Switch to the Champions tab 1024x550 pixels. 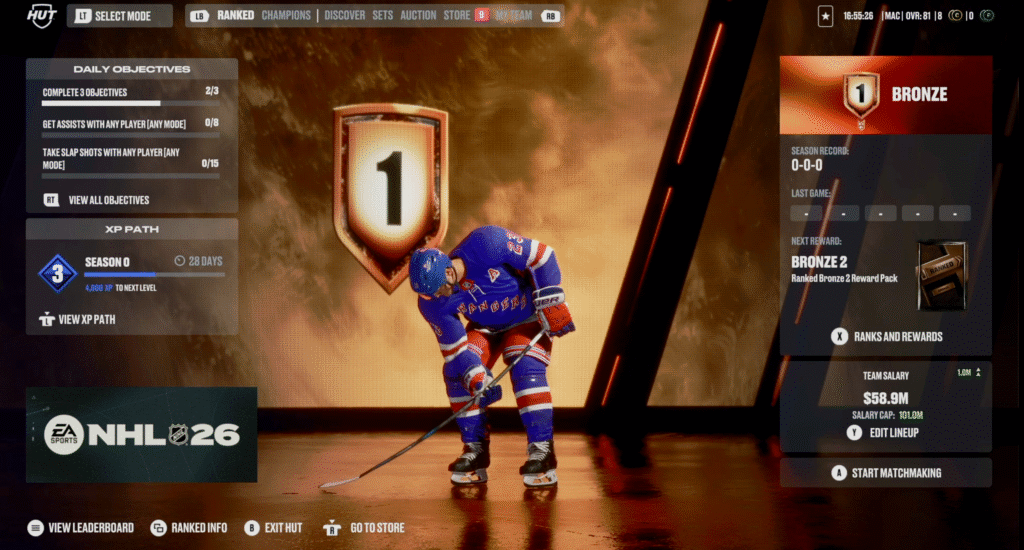point(285,15)
